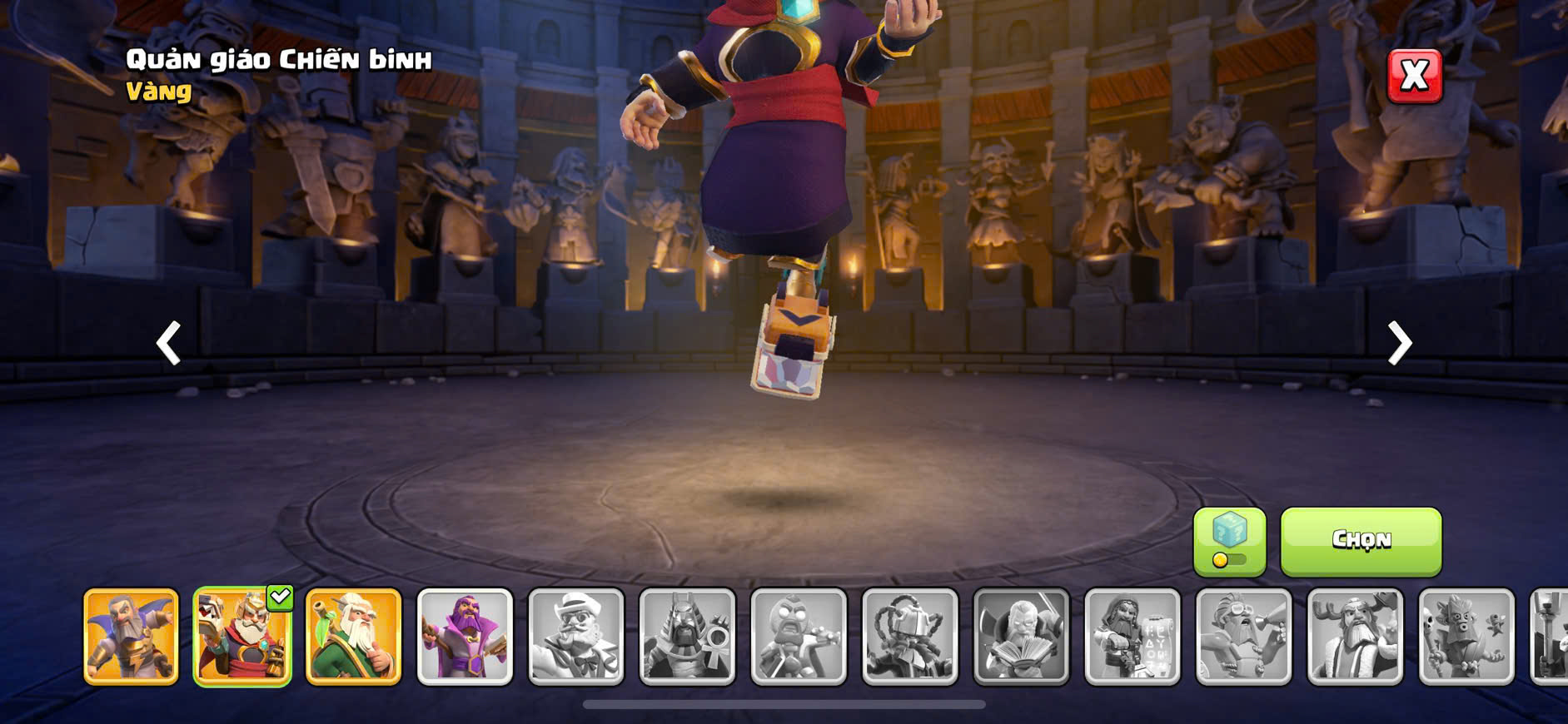Pick the locked megaphone warden with goggles
Image resolution: width=1568 pixels, height=724 pixels.
coord(1244,637)
